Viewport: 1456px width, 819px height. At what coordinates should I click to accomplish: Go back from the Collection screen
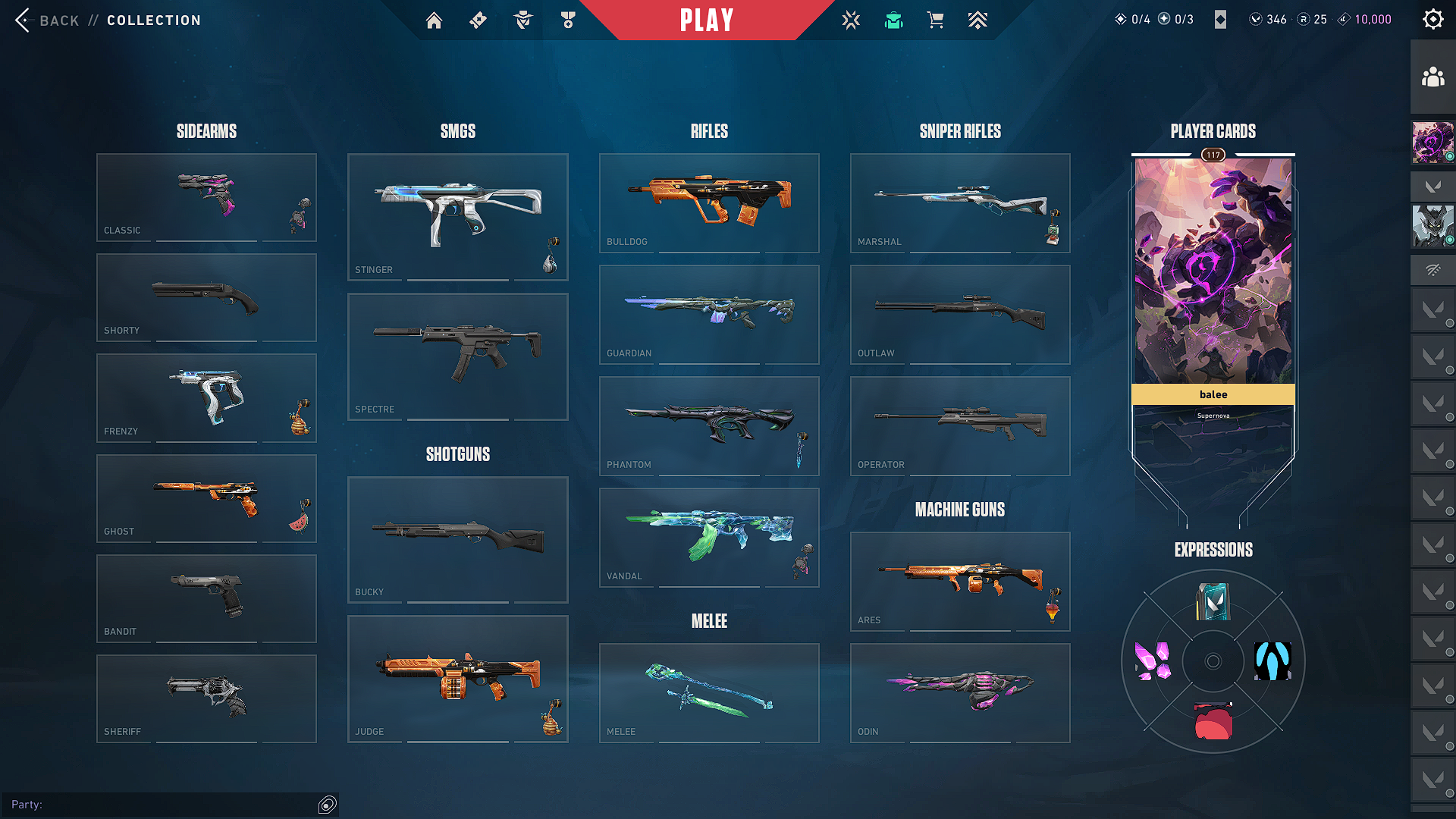pos(24,20)
